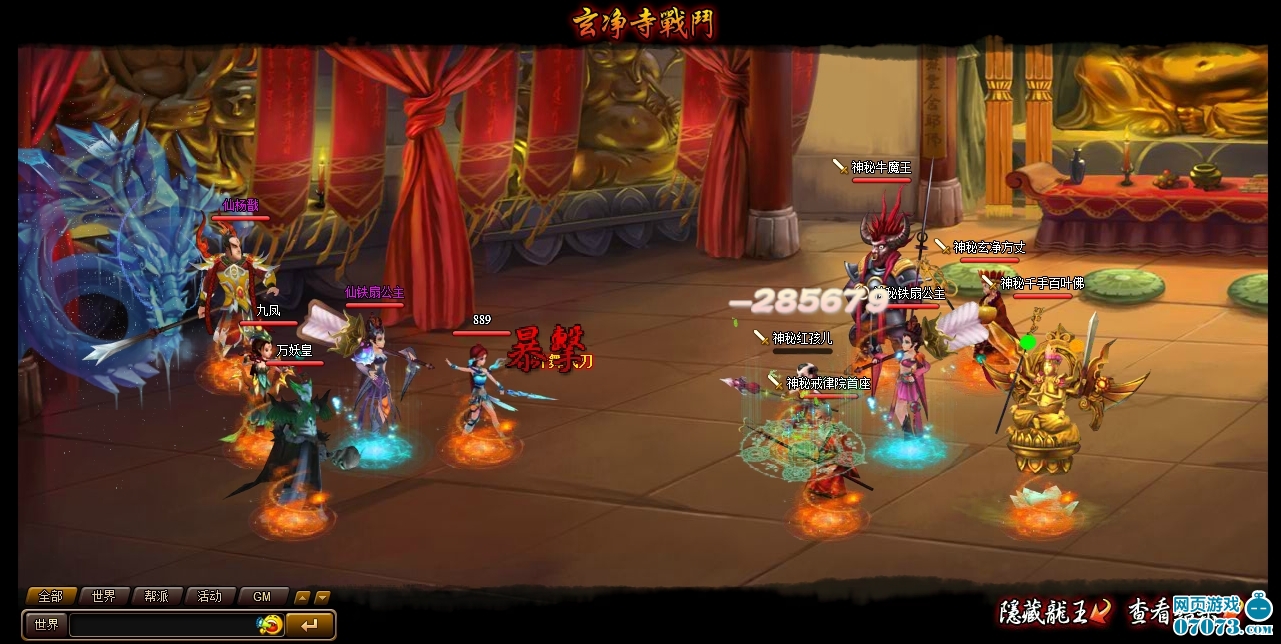The image size is (1281, 644).
Task: Expand chat with the up arrow button
Action: pyautogui.click(x=303, y=597)
